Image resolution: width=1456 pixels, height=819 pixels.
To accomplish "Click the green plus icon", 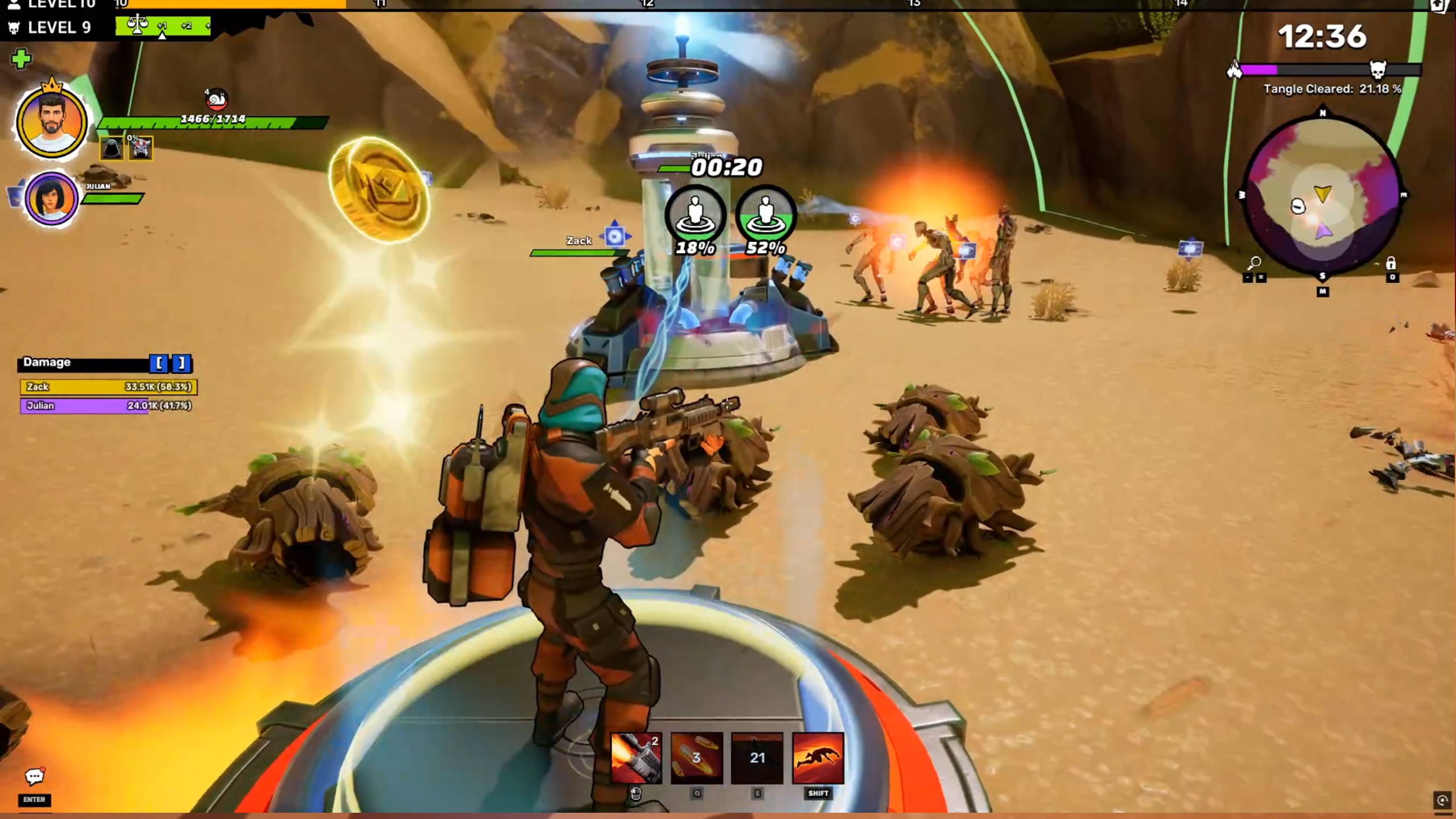I will [21, 59].
